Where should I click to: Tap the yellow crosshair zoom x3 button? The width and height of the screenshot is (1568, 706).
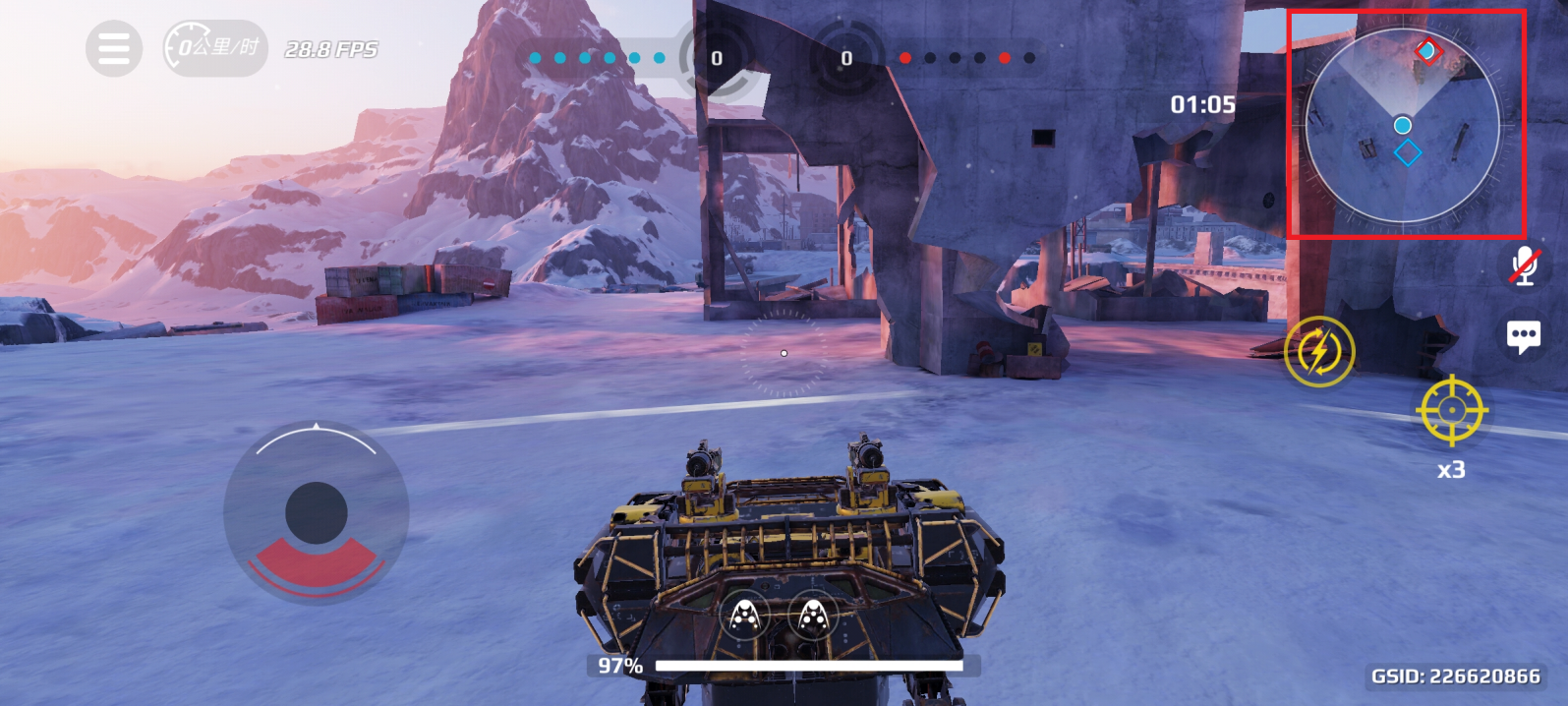click(1452, 409)
